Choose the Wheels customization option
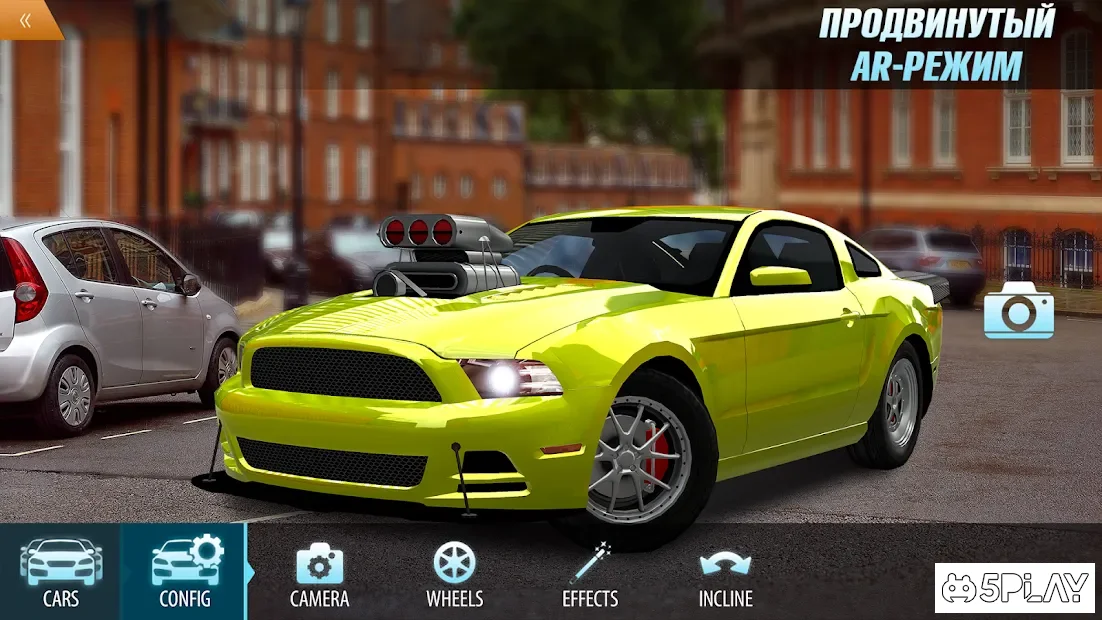Screen dimensions: 1102x620 [x=454, y=574]
